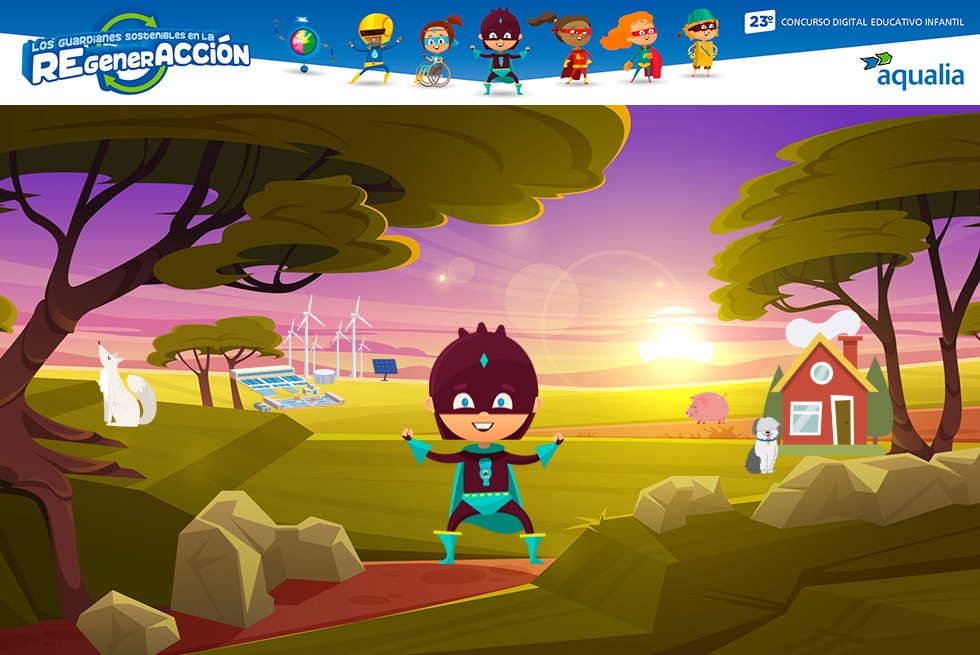Choose the yellow-helmet hero in the header
Screen dimensions: 980x655
373,49
